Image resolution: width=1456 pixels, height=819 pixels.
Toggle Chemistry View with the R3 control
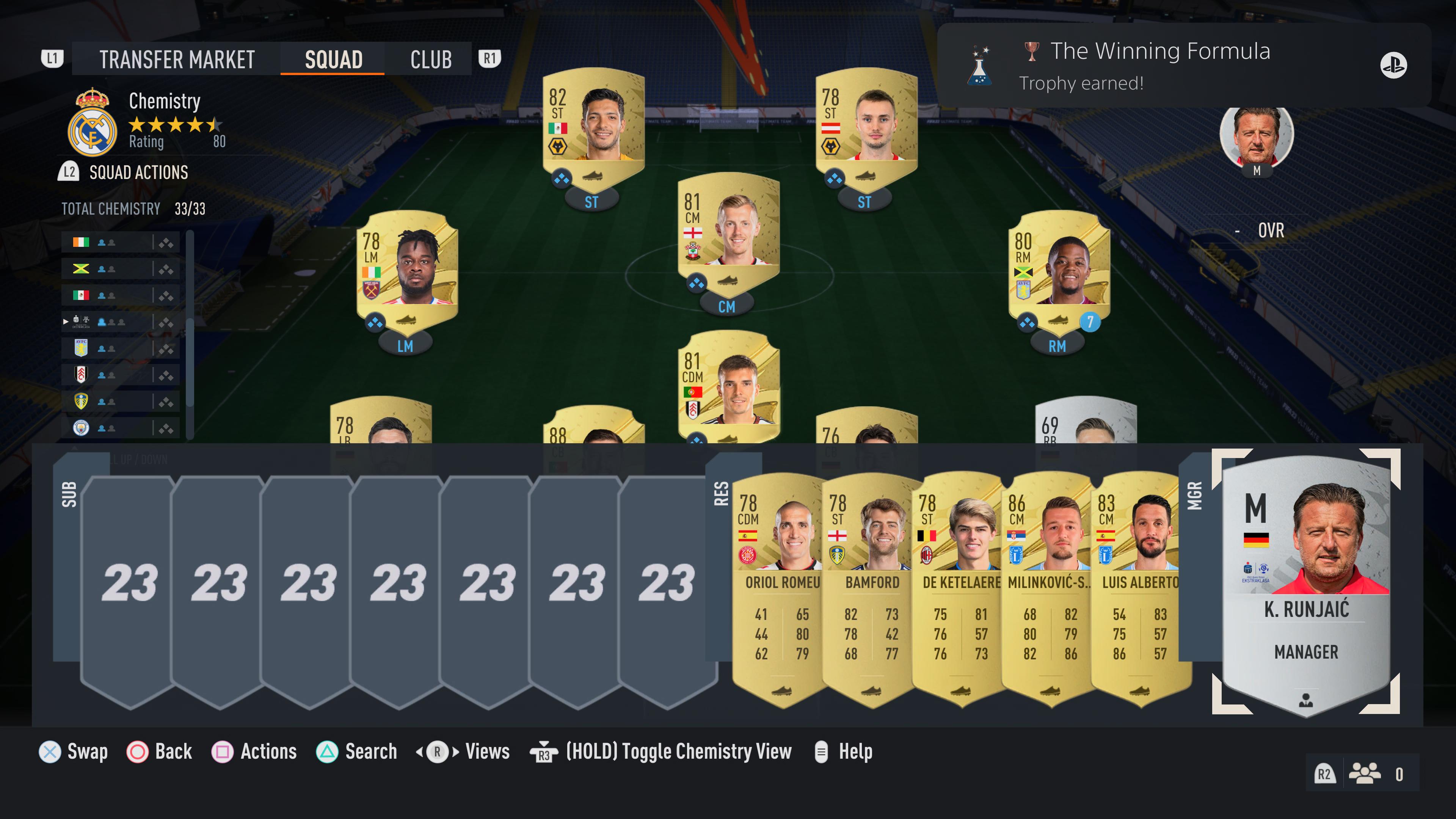tap(544, 752)
